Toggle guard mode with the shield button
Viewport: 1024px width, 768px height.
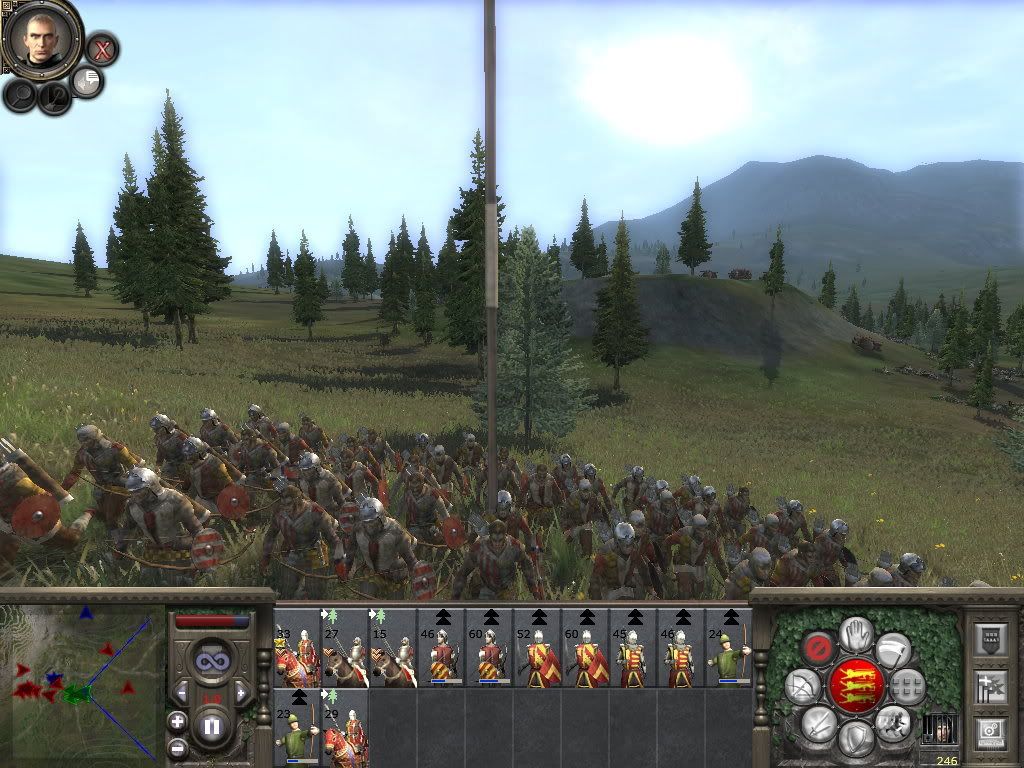click(x=855, y=738)
